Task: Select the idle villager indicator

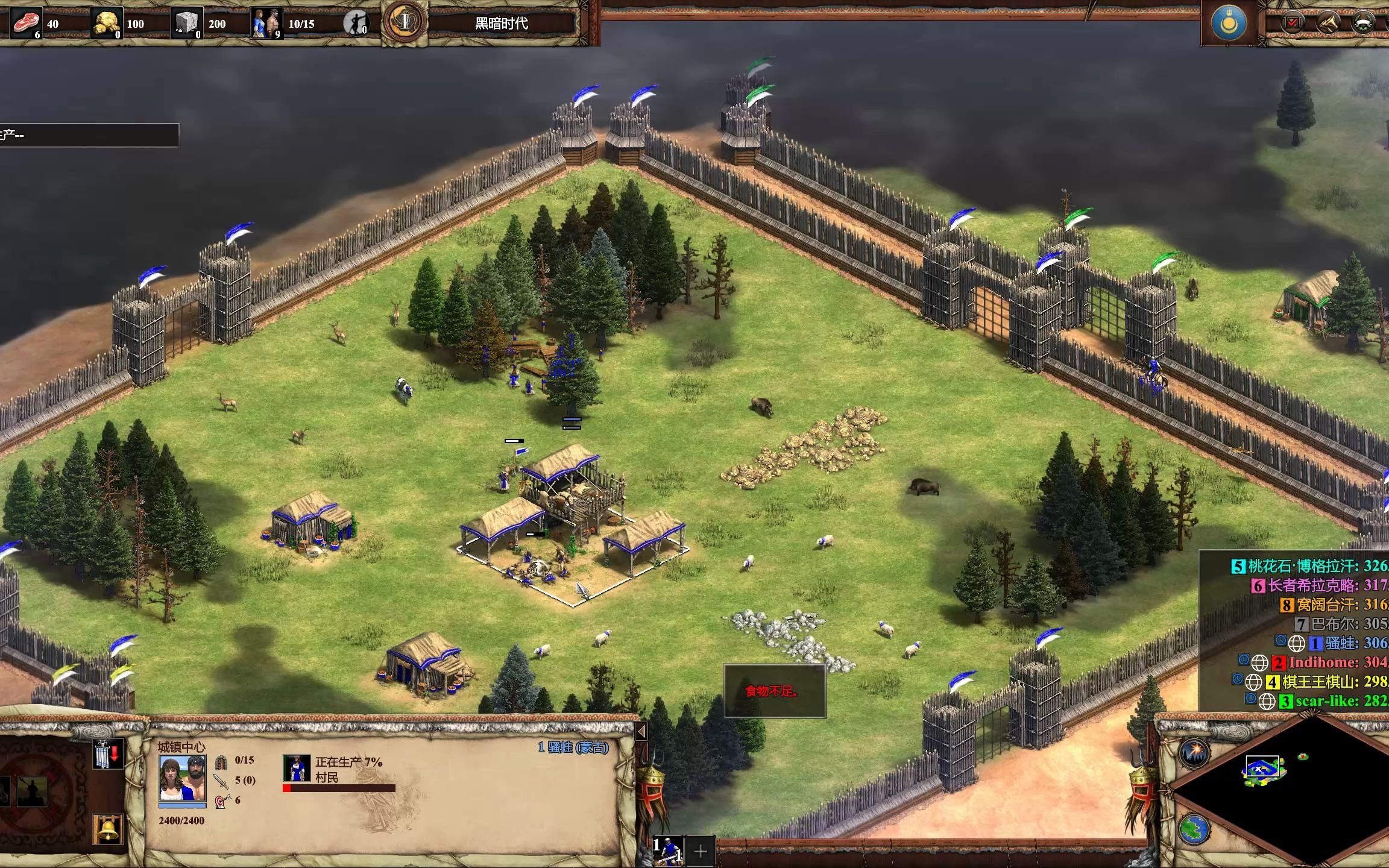Action: tap(356, 24)
